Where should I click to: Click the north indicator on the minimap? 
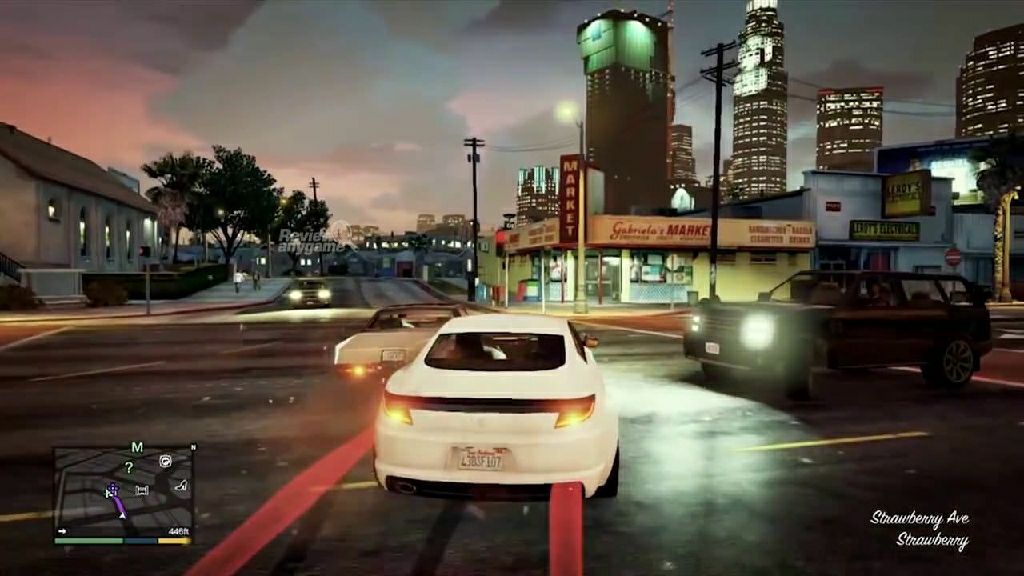[193, 447]
